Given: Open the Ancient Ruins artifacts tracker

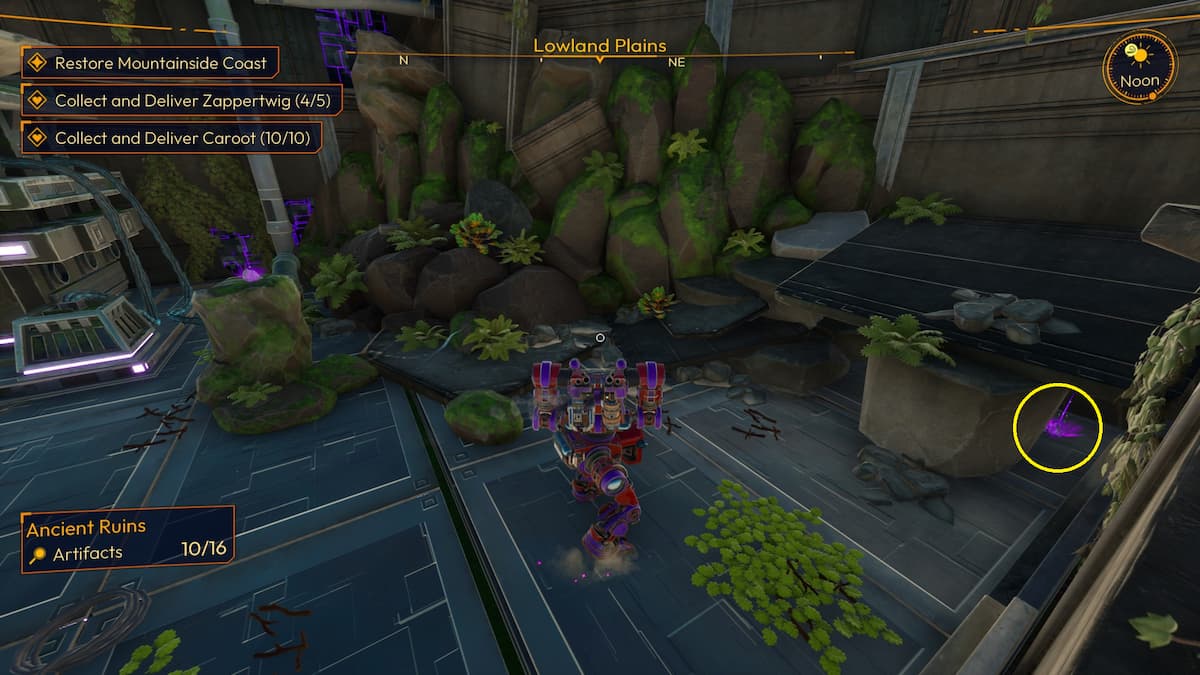Looking at the screenshot, I should [x=128, y=540].
